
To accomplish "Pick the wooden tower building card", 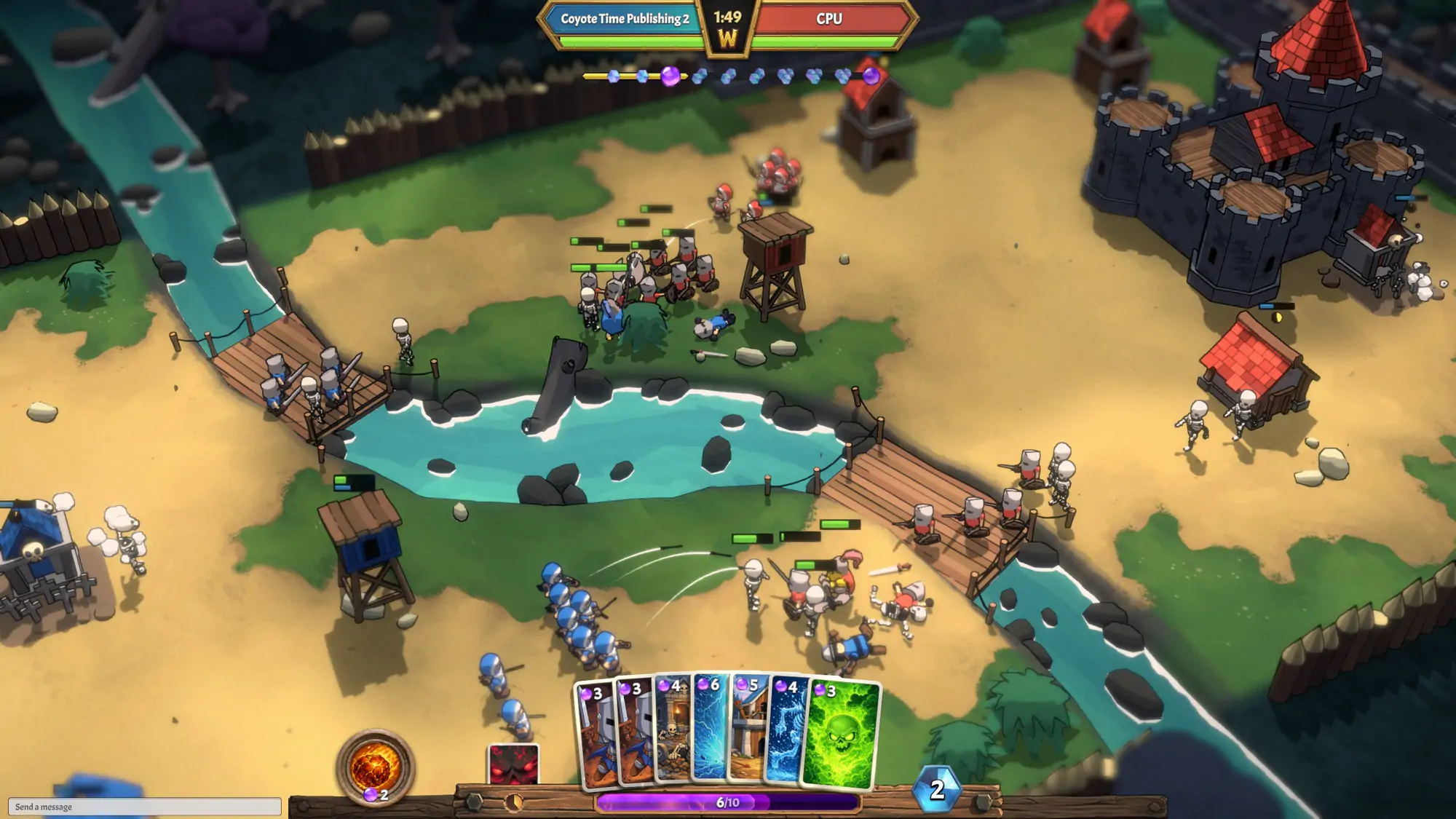I will click(x=749, y=732).
